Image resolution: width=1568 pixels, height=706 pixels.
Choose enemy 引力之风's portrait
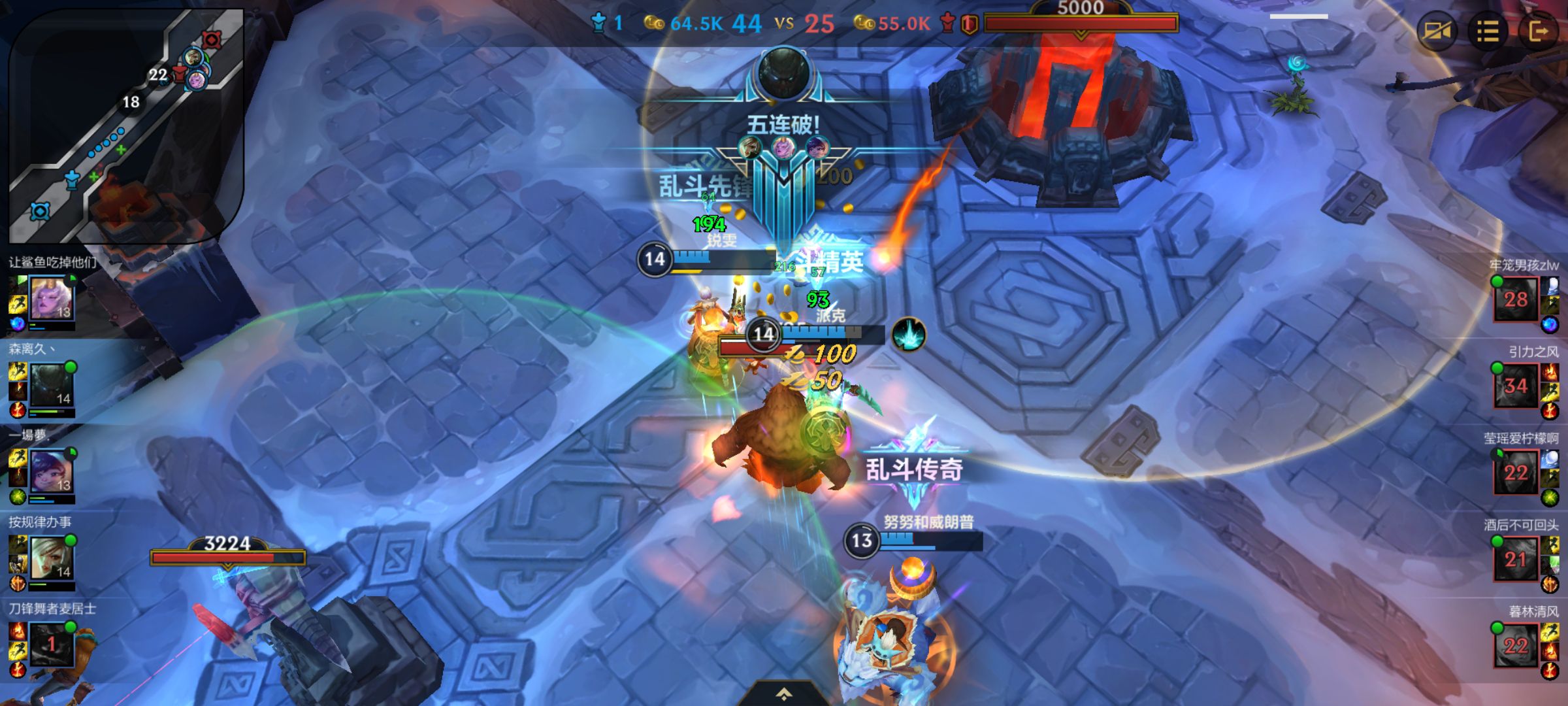pos(1516,386)
